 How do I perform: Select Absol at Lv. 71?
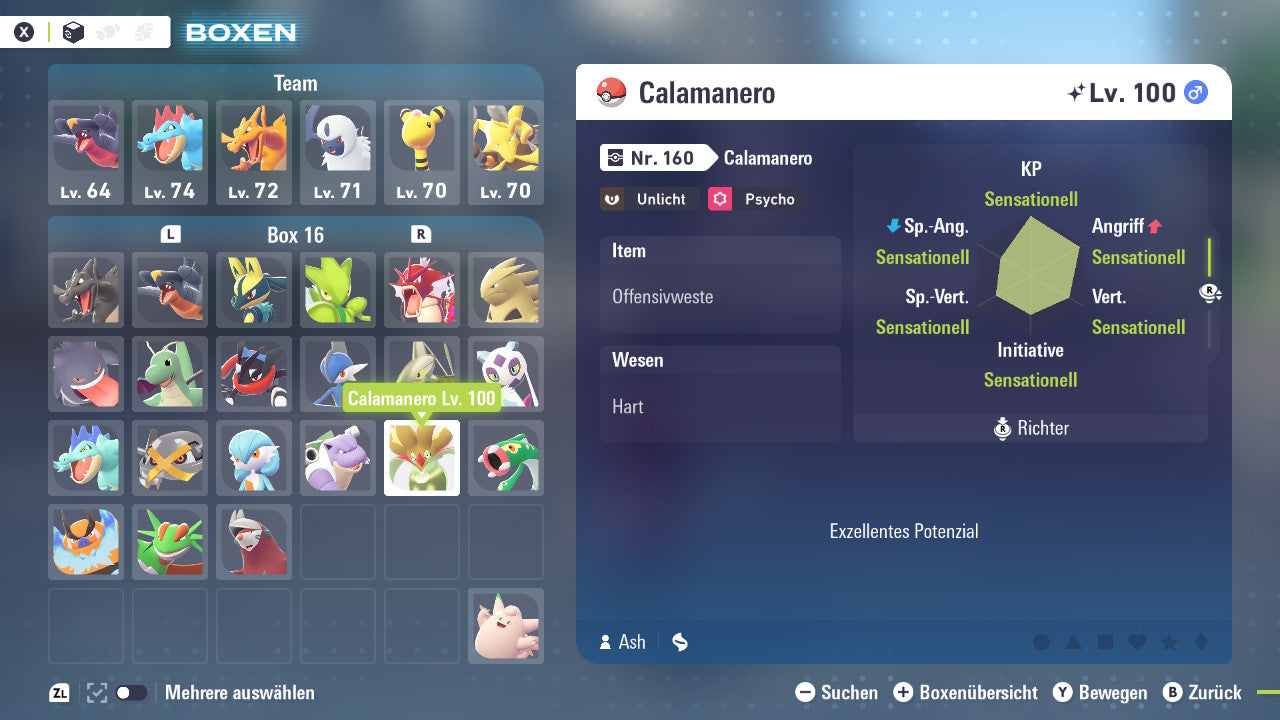[338, 152]
